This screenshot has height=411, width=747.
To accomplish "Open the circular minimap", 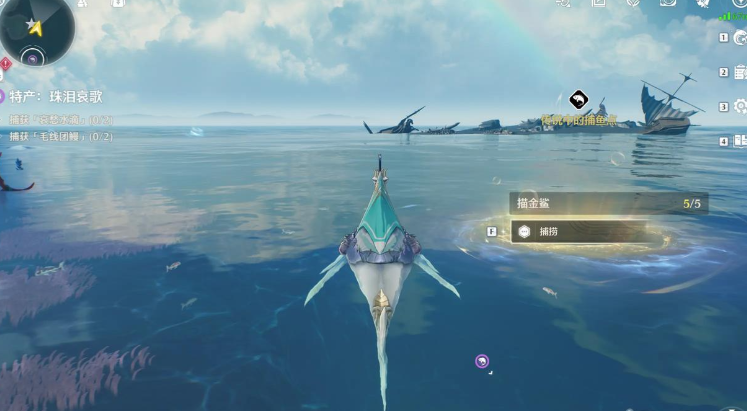I will coord(35,26).
